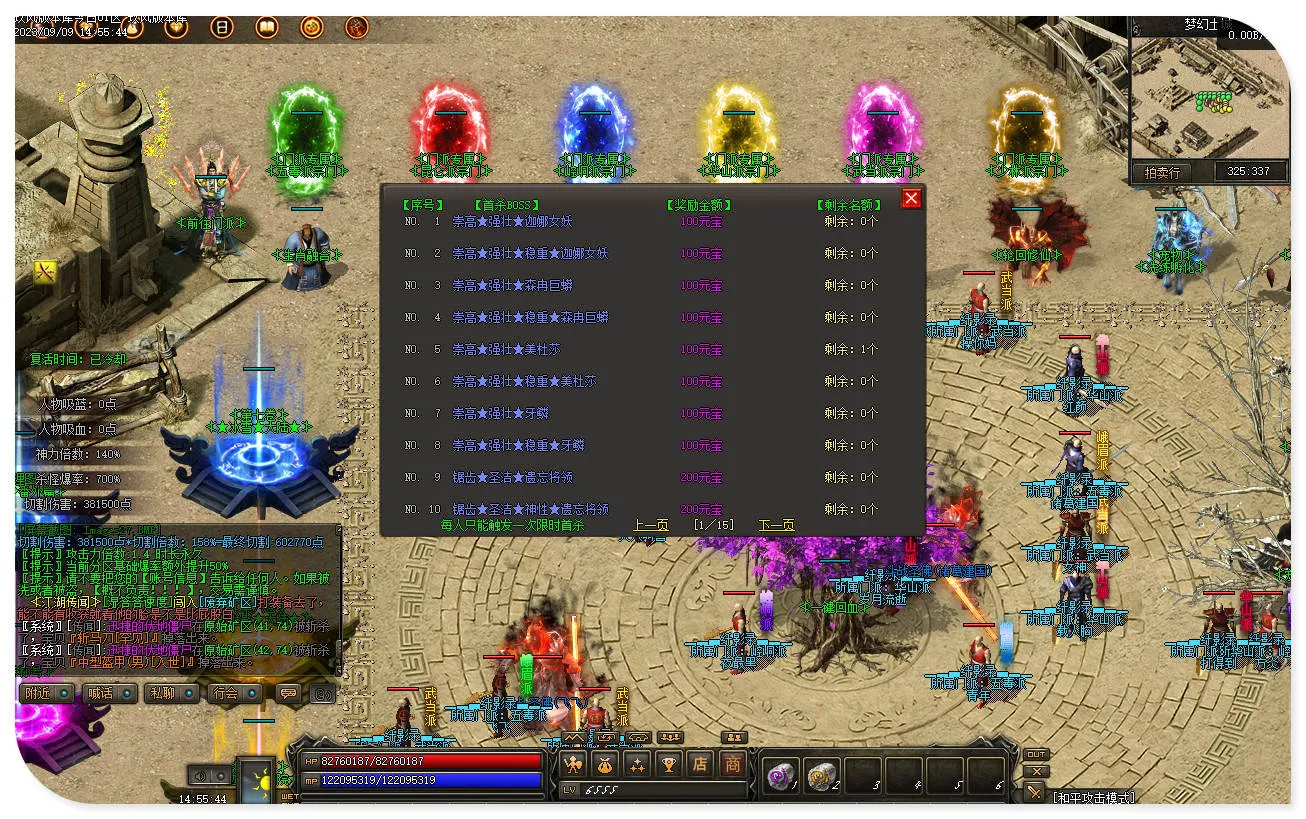Open the trophy ranking icon
The image size is (1306, 819).
pos(669,765)
